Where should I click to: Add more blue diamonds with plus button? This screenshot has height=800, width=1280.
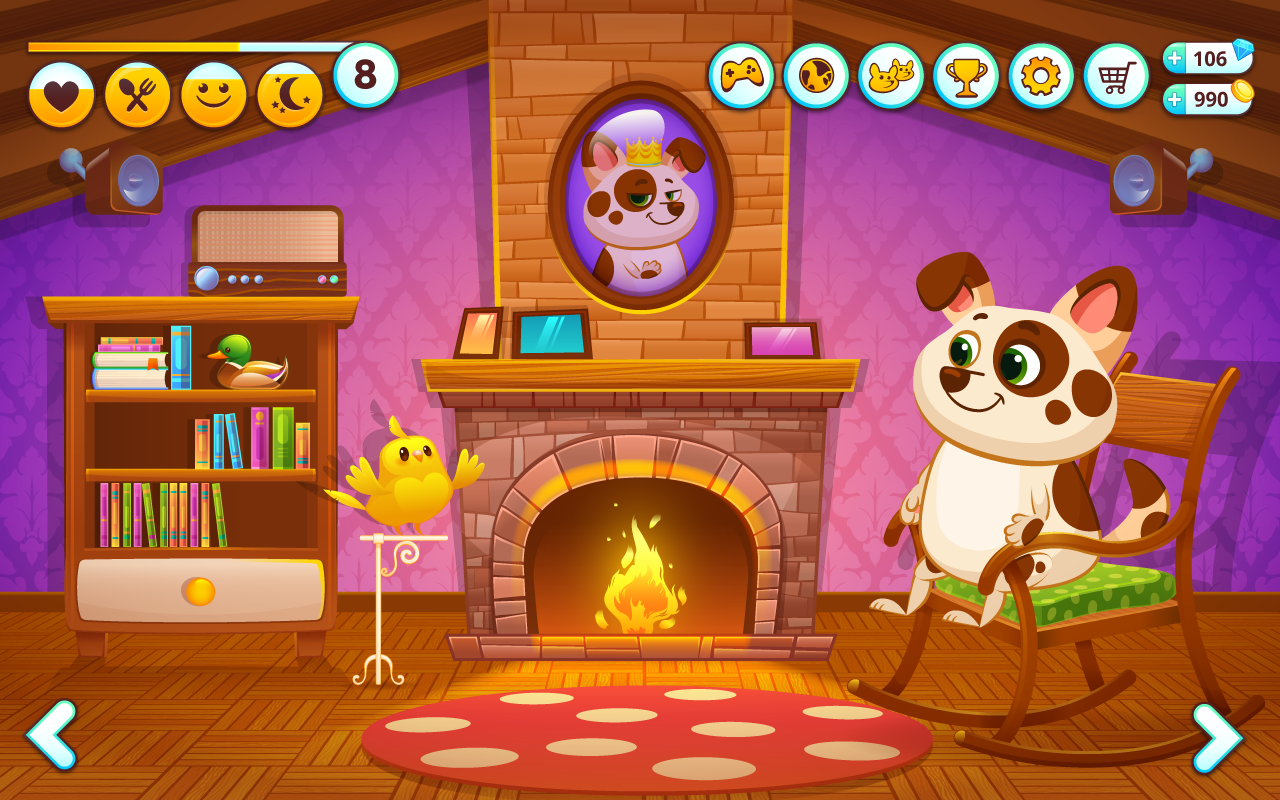[1175, 59]
